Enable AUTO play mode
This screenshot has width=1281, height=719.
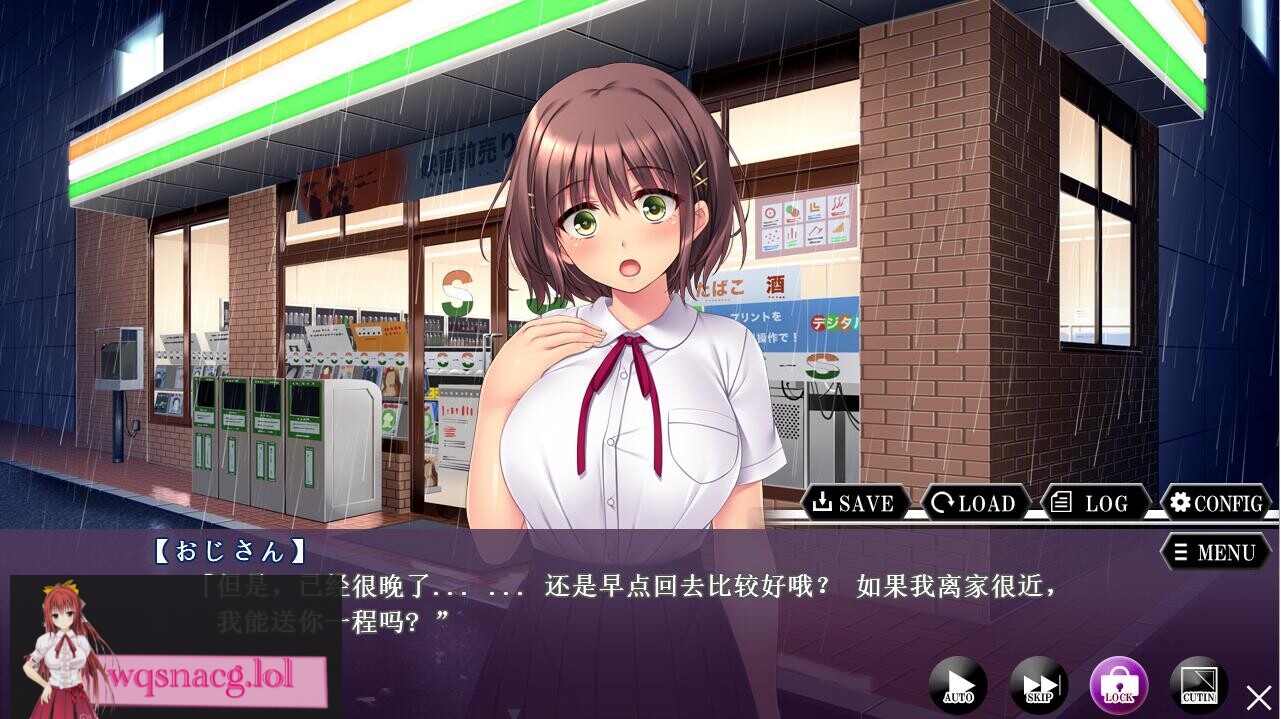pyautogui.click(x=958, y=685)
